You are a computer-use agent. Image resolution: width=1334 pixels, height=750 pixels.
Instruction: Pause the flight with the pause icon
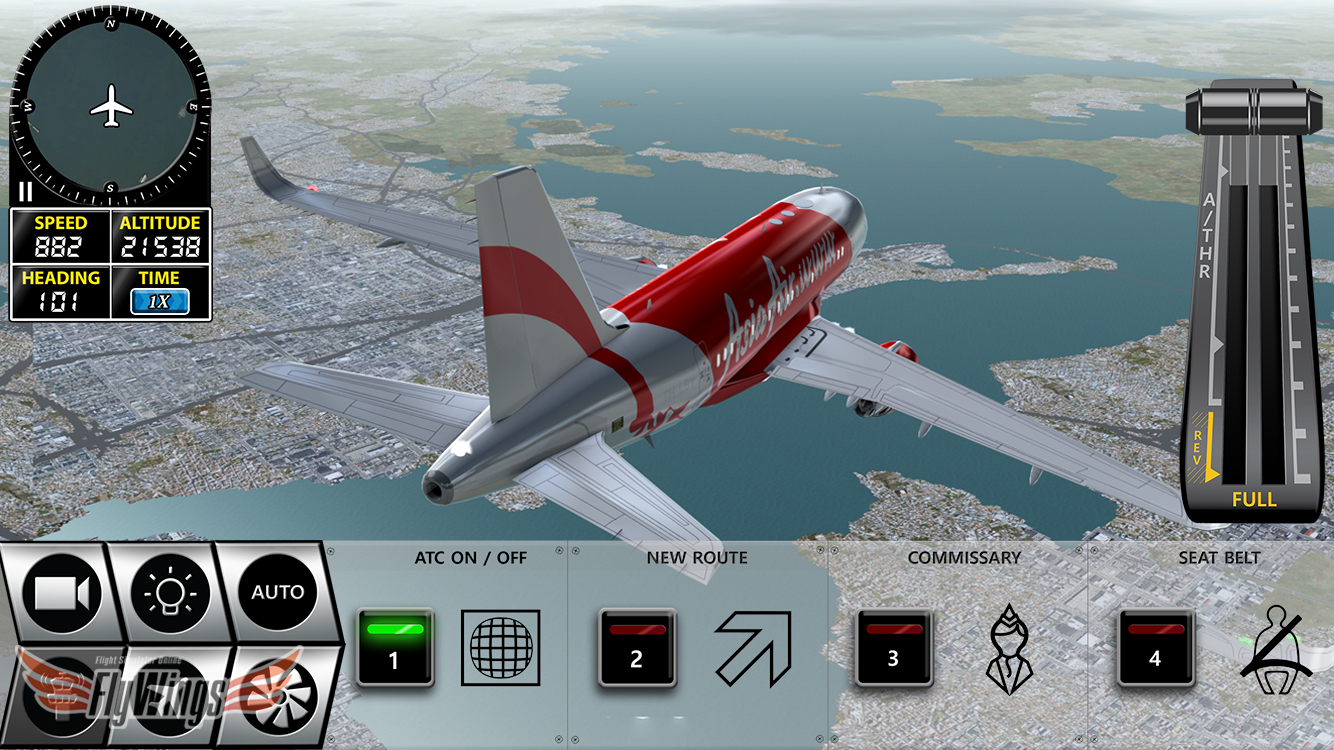25,192
